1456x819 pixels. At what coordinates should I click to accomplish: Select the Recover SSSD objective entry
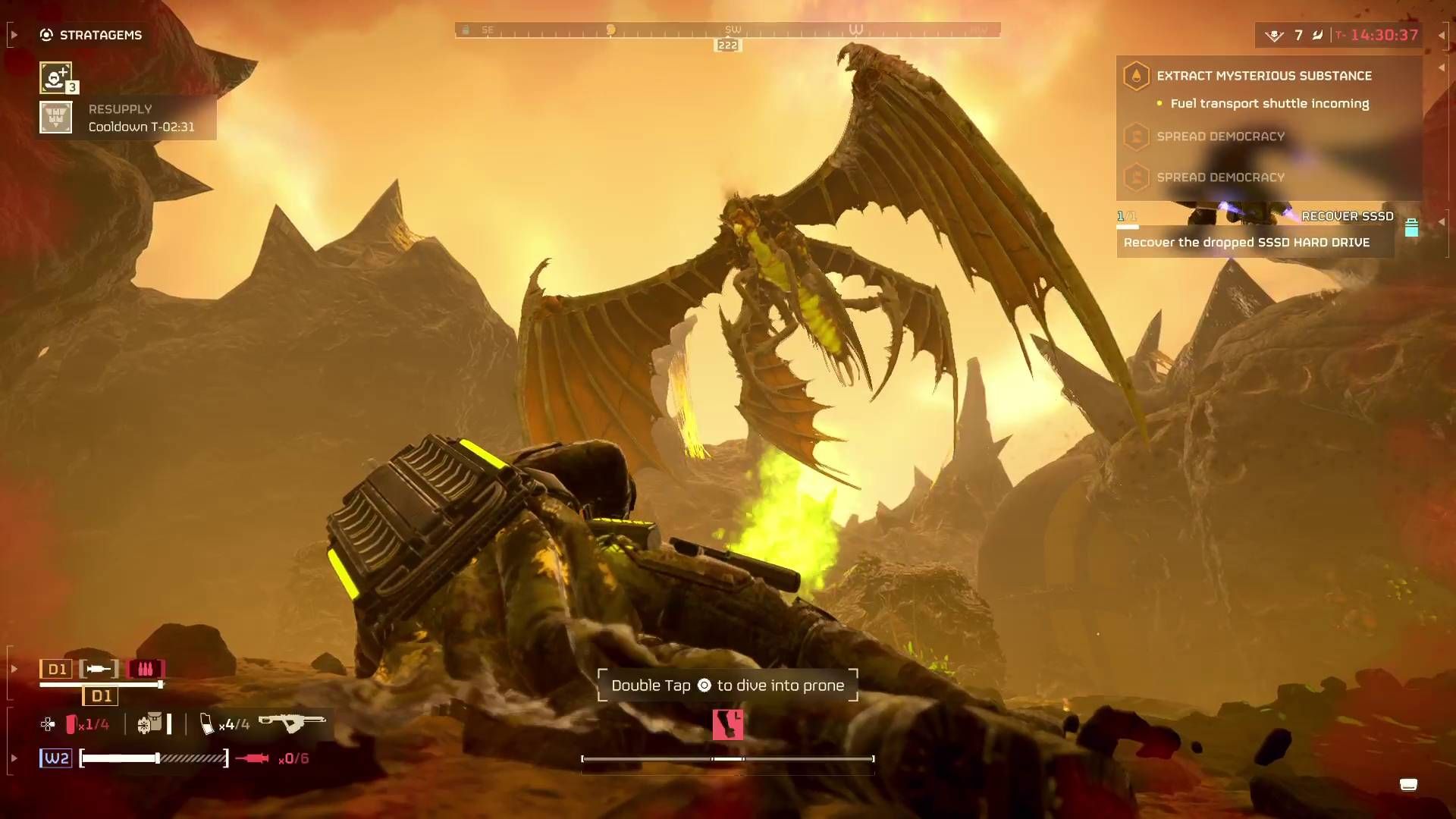point(1347,216)
